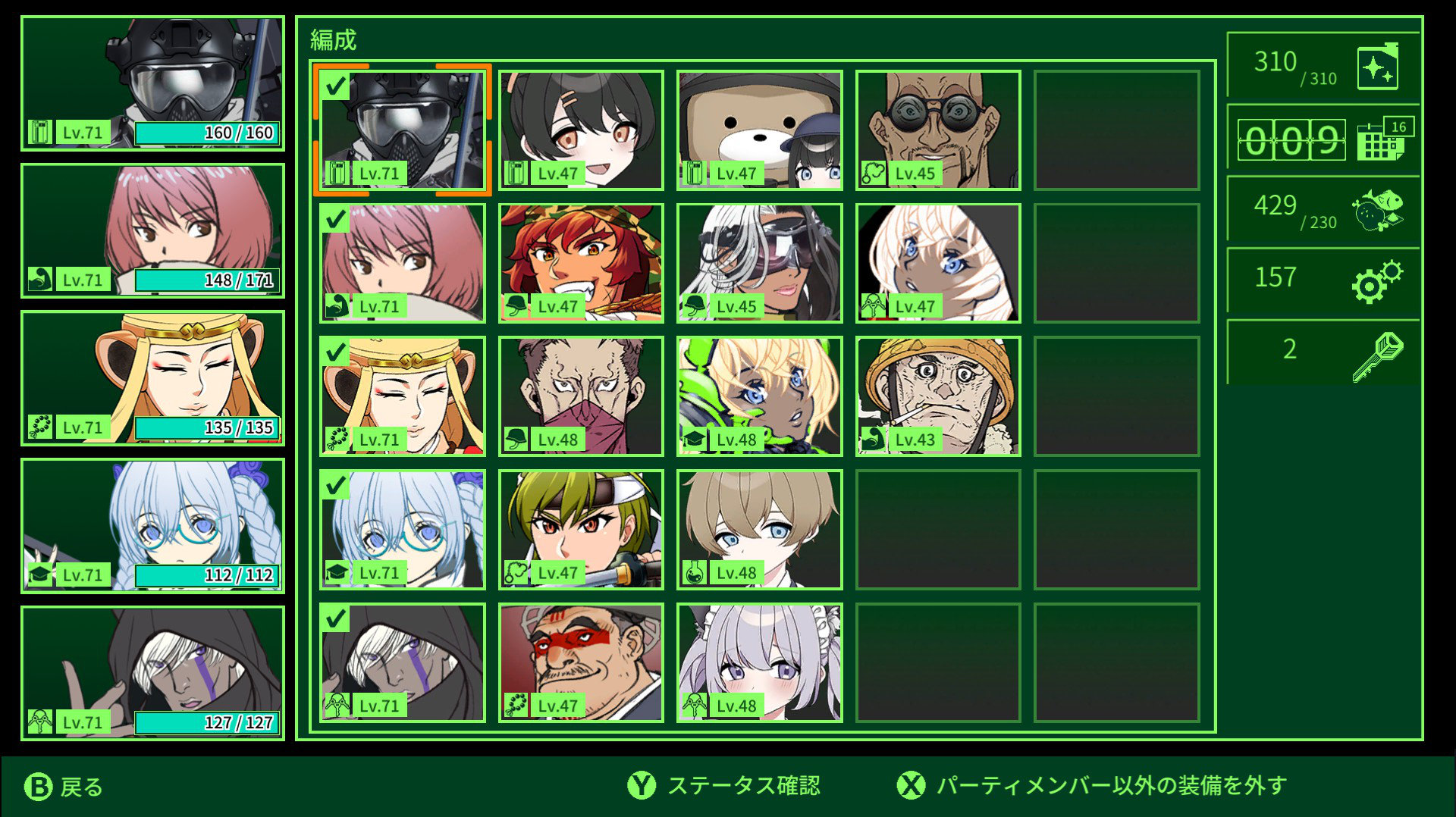Choose the black-haired girl with hair clips
The width and height of the screenshot is (1456, 817).
pyautogui.click(x=581, y=130)
